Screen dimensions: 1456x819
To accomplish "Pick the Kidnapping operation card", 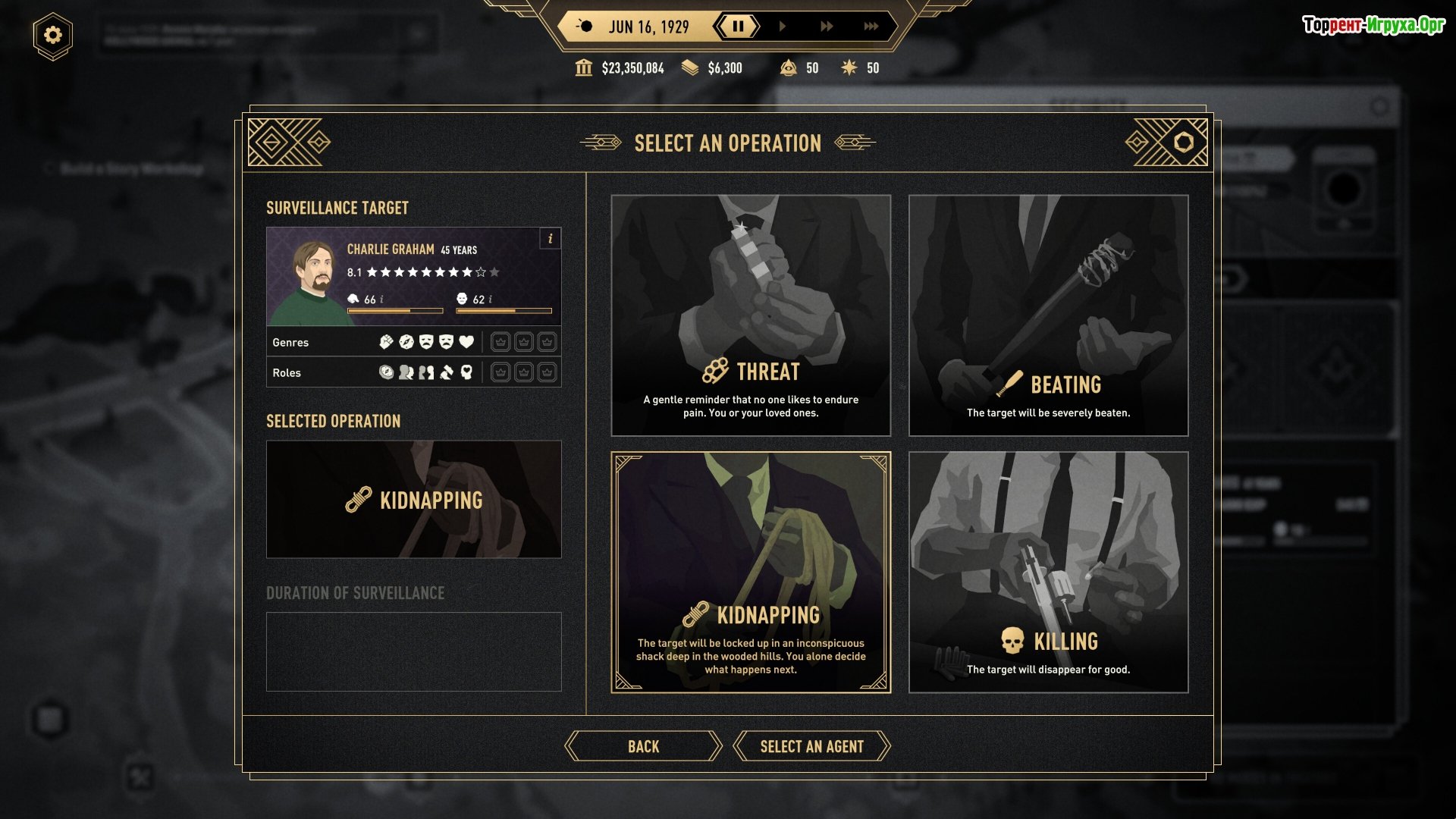I will tap(751, 572).
